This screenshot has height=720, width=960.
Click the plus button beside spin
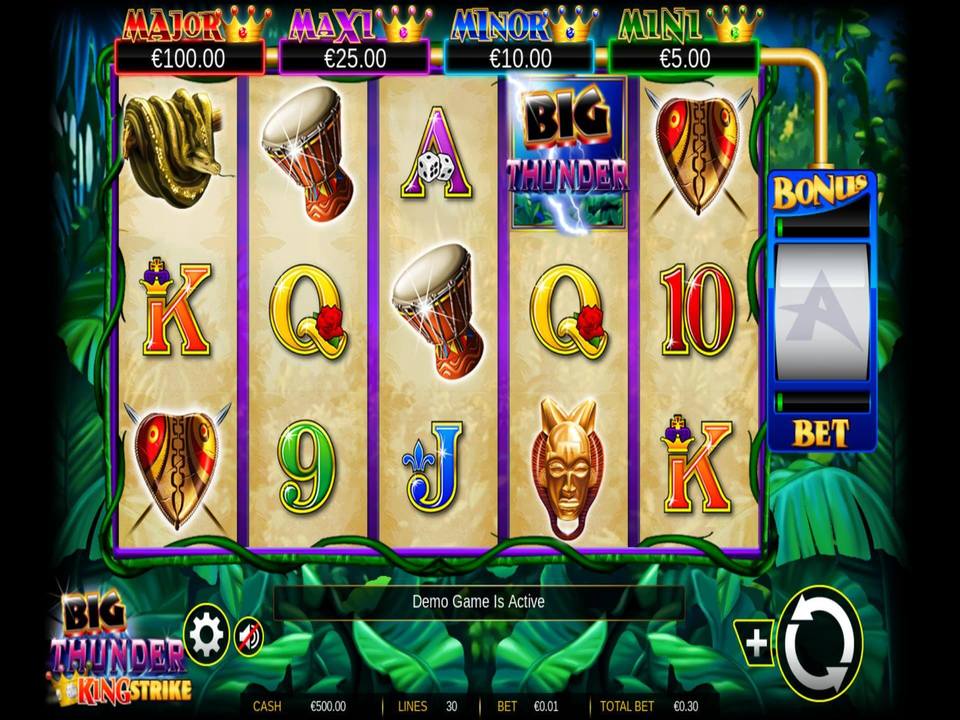pyautogui.click(x=755, y=643)
